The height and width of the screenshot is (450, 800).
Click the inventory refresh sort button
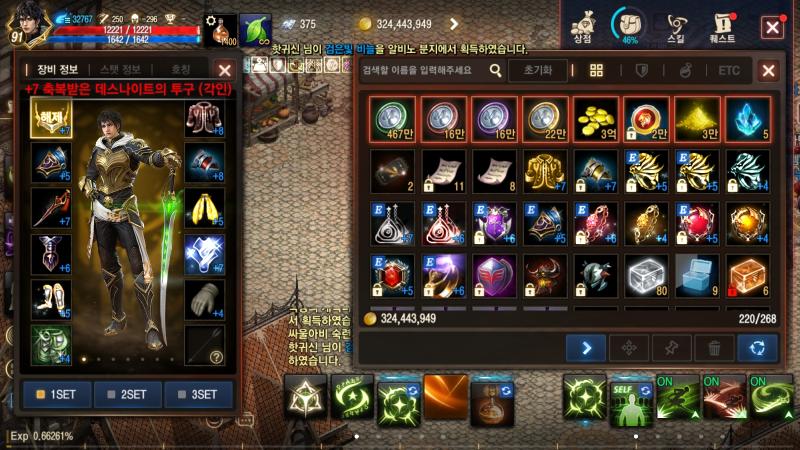coord(757,348)
